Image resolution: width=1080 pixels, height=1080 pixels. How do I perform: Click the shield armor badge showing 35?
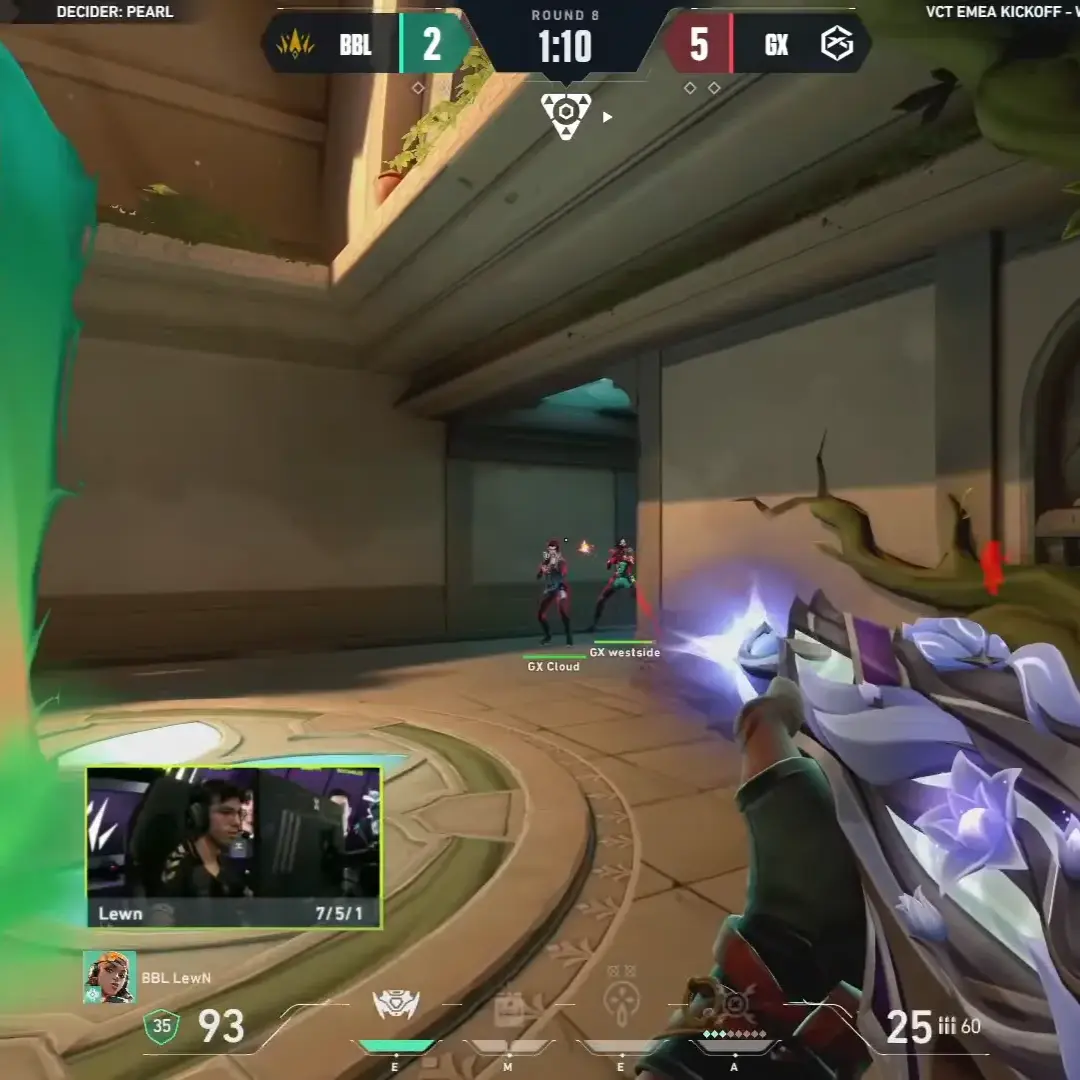162,1027
